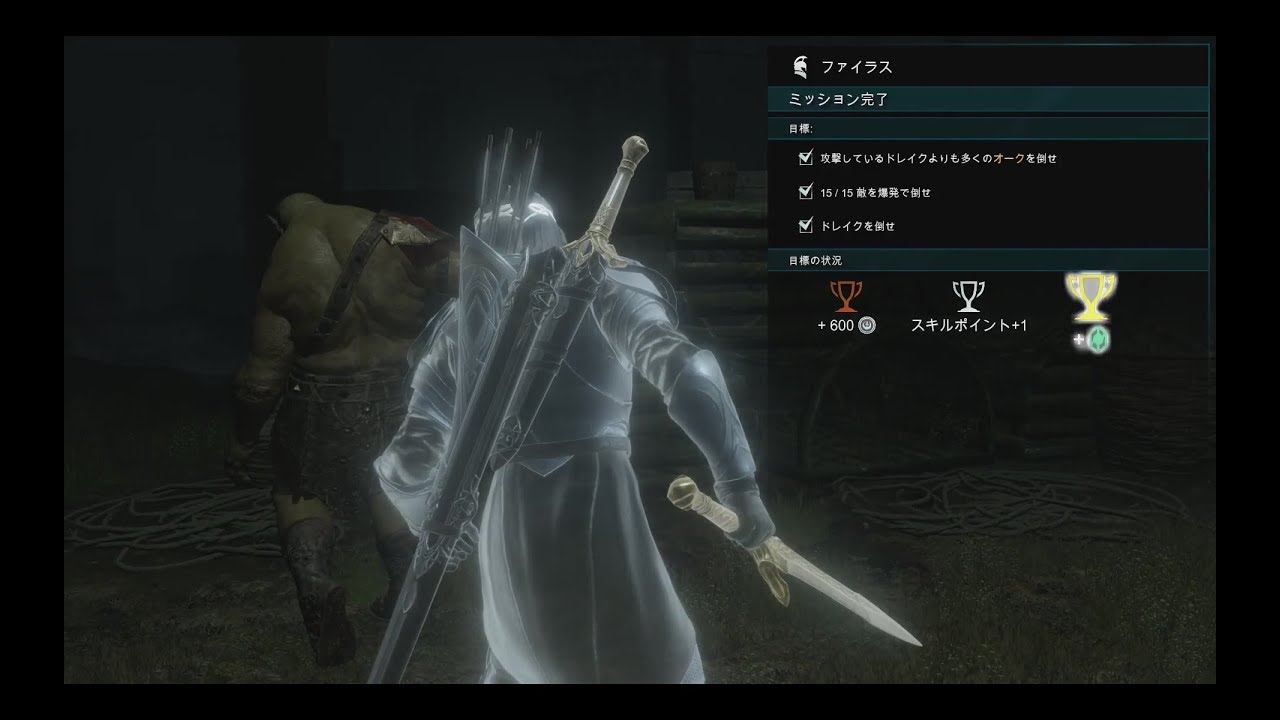Click the green gem reward icon
This screenshot has height=720, width=1280.
click(x=1098, y=340)
